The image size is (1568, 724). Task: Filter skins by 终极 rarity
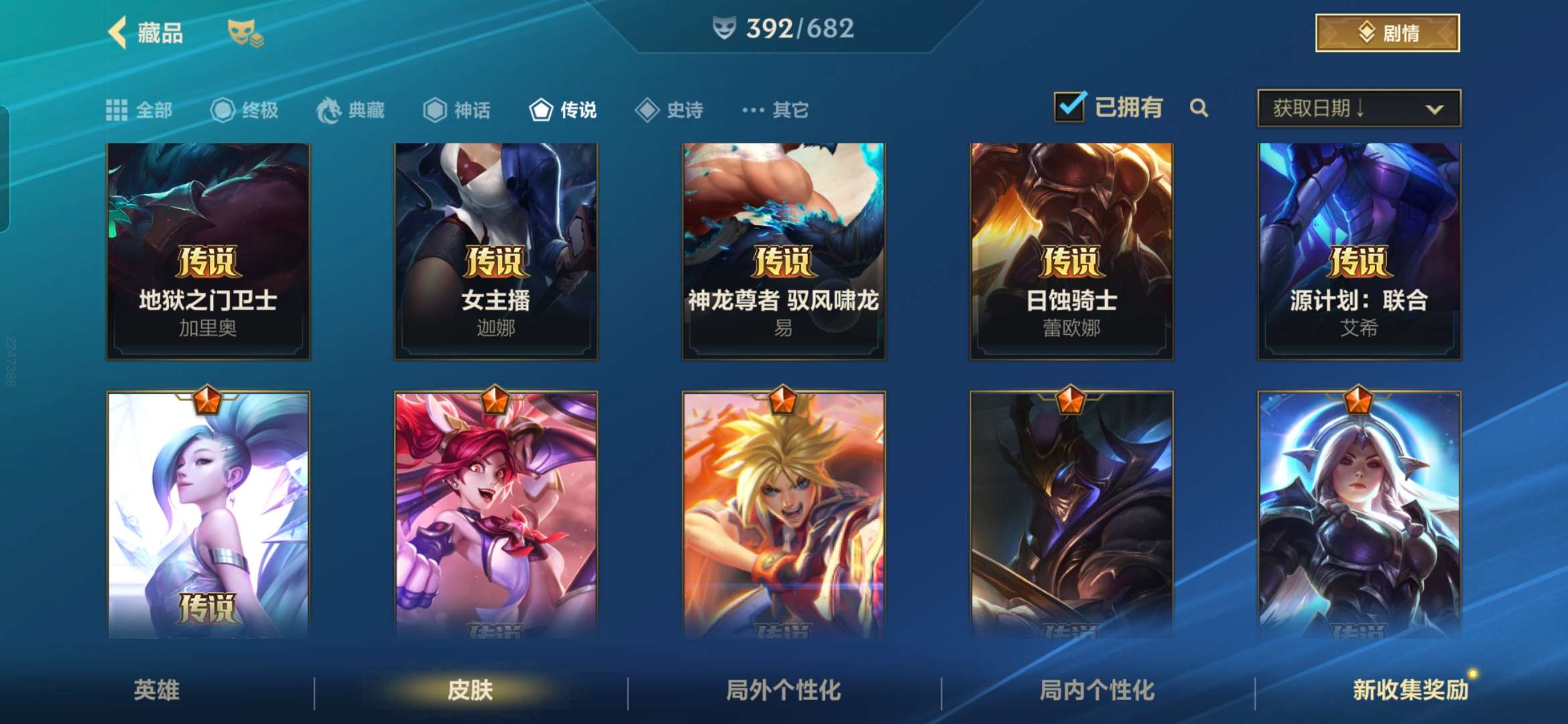point(245,110)
